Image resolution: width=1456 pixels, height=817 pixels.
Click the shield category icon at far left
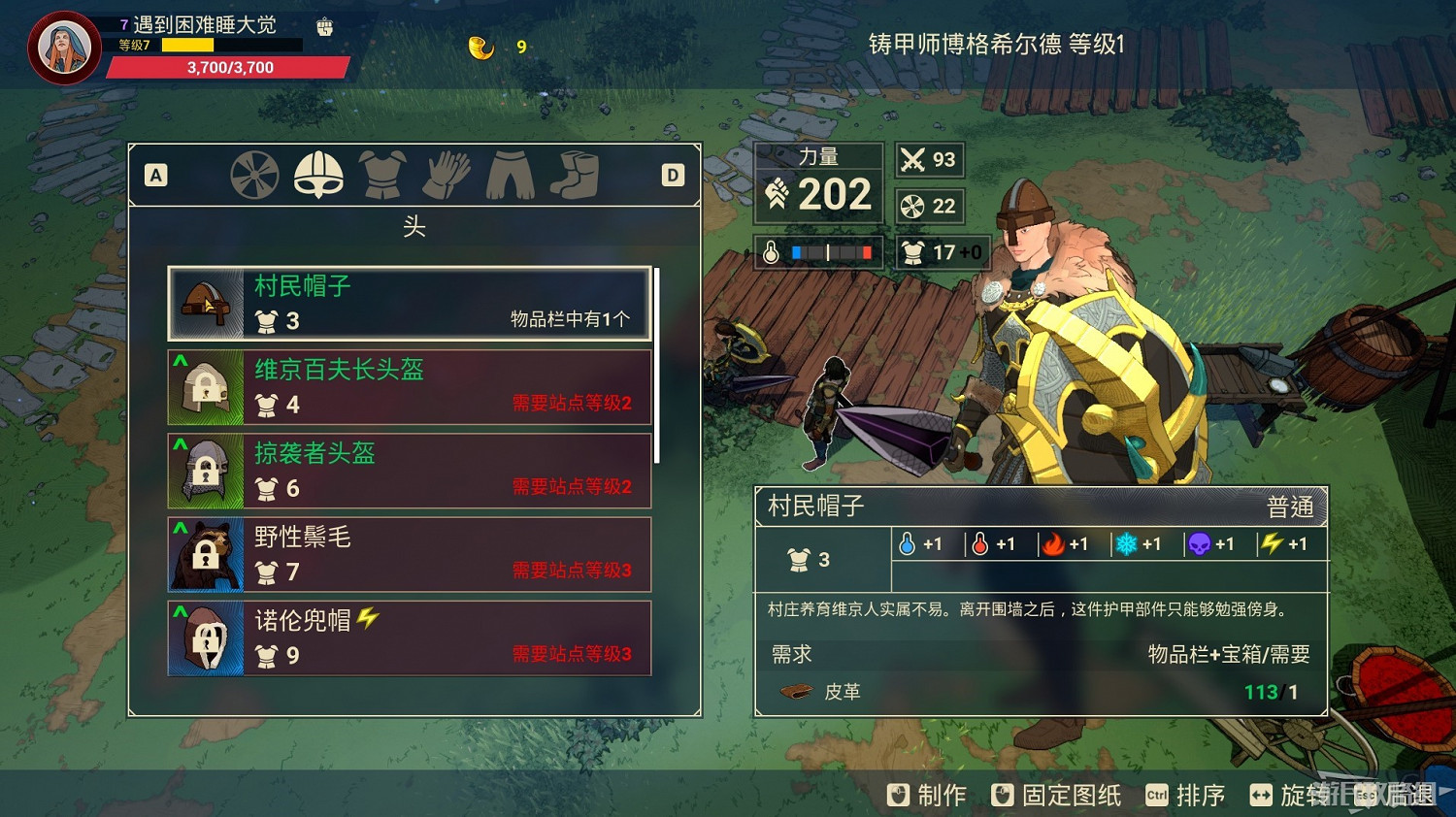pyautogui.click(x=254, y=176)
